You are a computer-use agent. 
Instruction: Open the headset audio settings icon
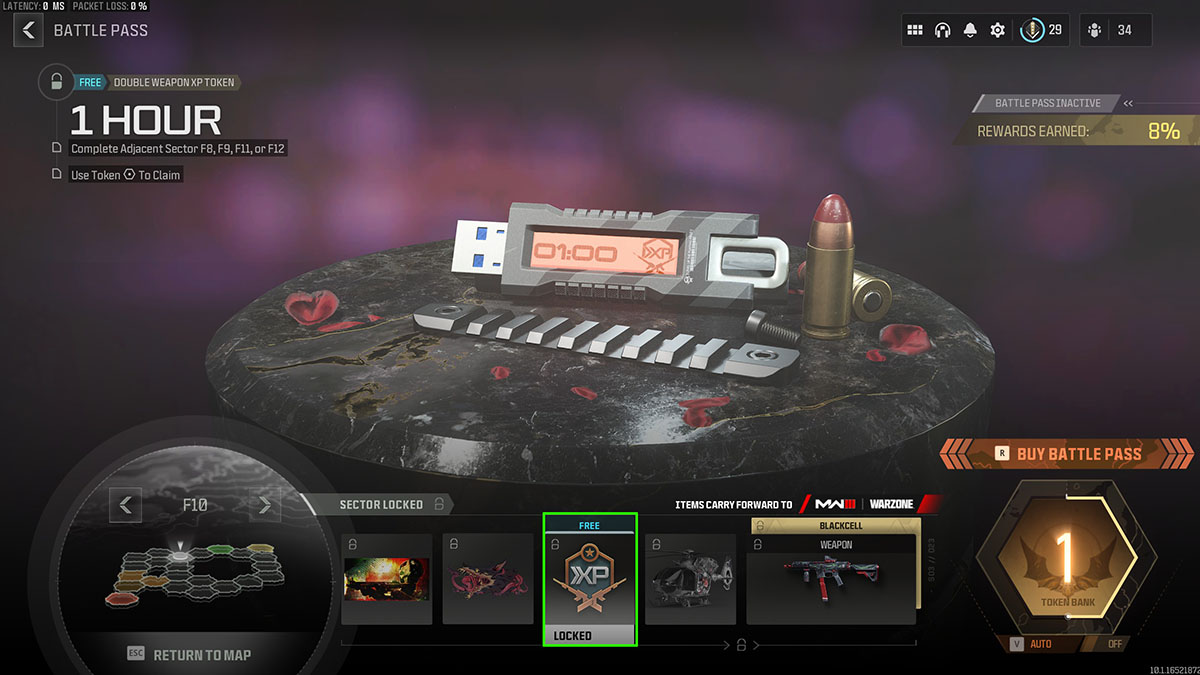[942, 30]
